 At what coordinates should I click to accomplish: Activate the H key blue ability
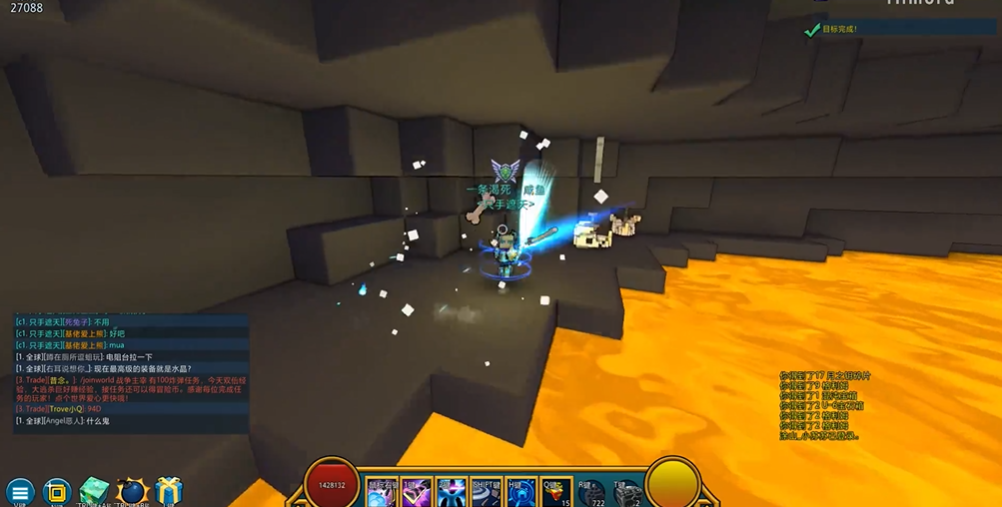point(522,493)
